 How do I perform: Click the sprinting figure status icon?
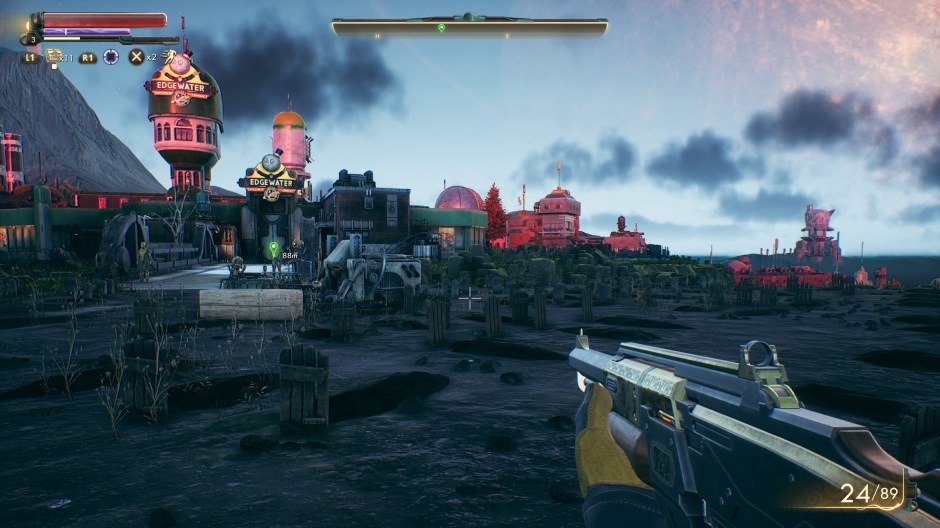tap(170, 56)
